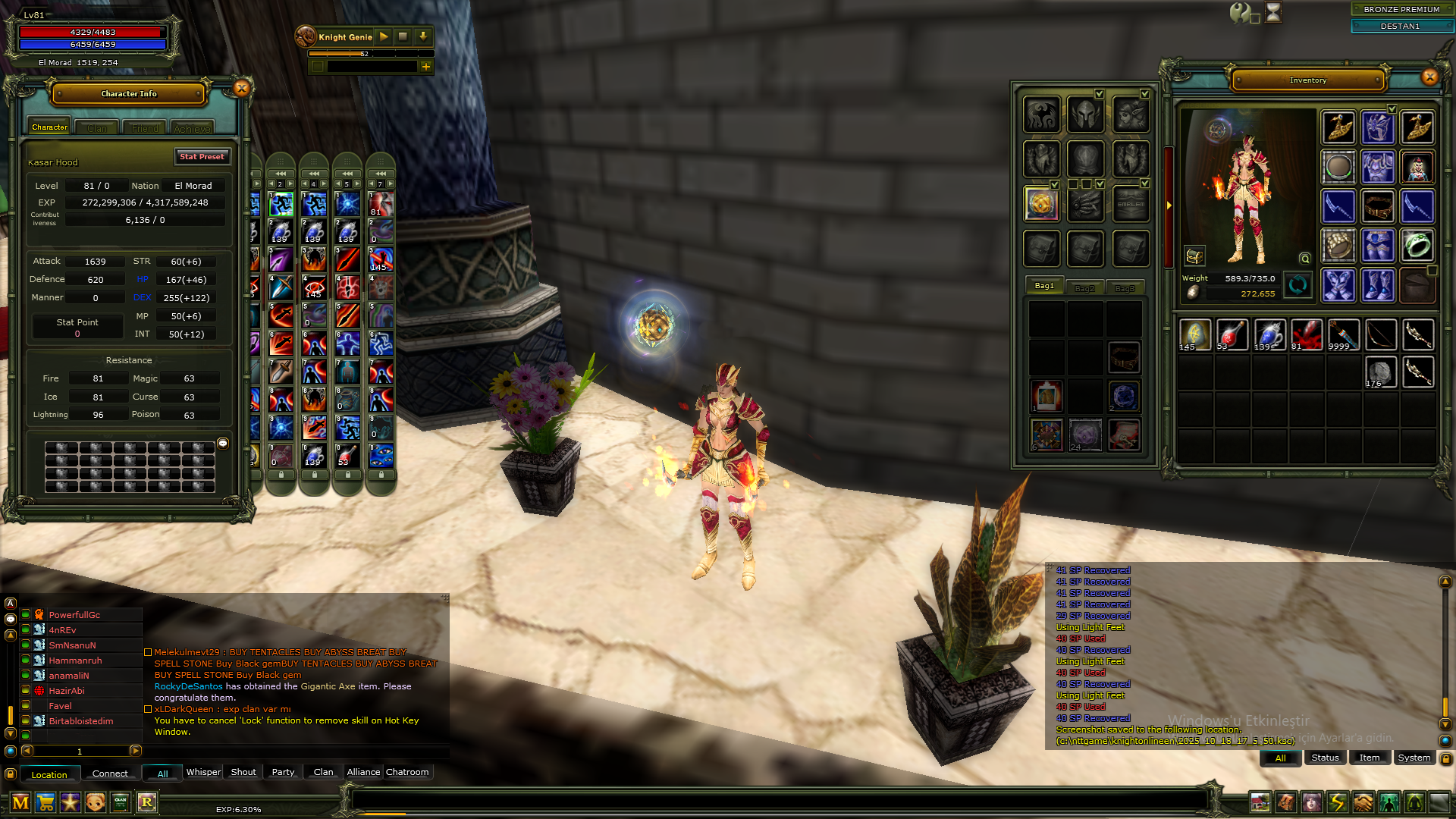Switch to the Clan tab
The image size is (1456, 819).
[97, 128]
